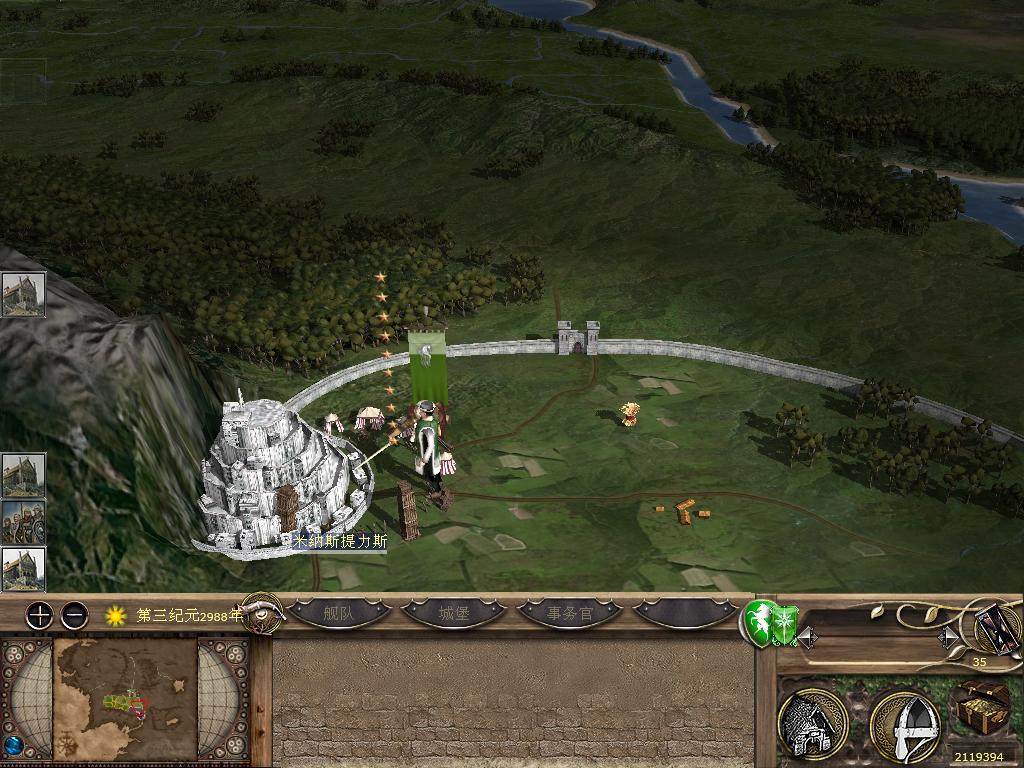
Task: Open the 事务官 (agents) tab
Action: (569, 613)
